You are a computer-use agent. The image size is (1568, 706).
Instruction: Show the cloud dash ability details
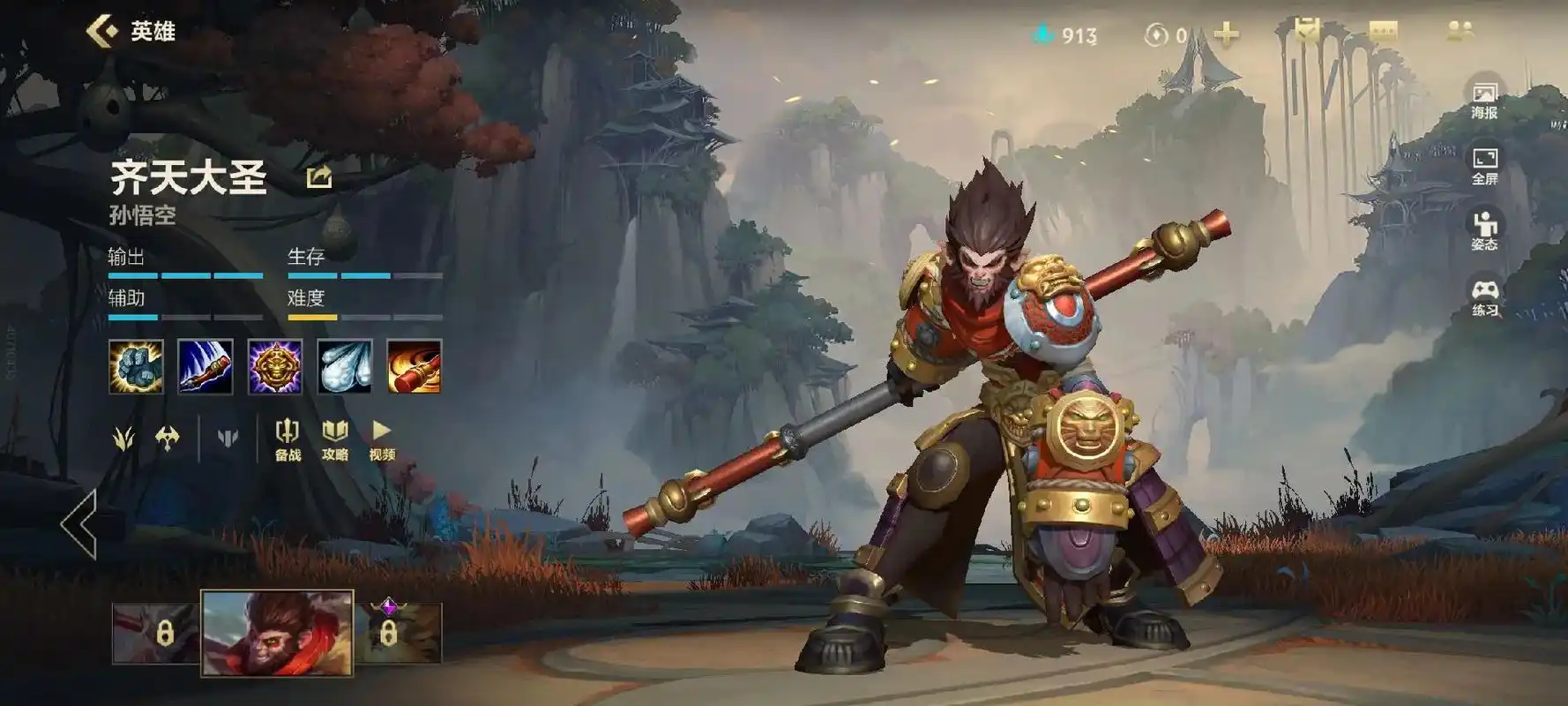click(x=344, y=366)
